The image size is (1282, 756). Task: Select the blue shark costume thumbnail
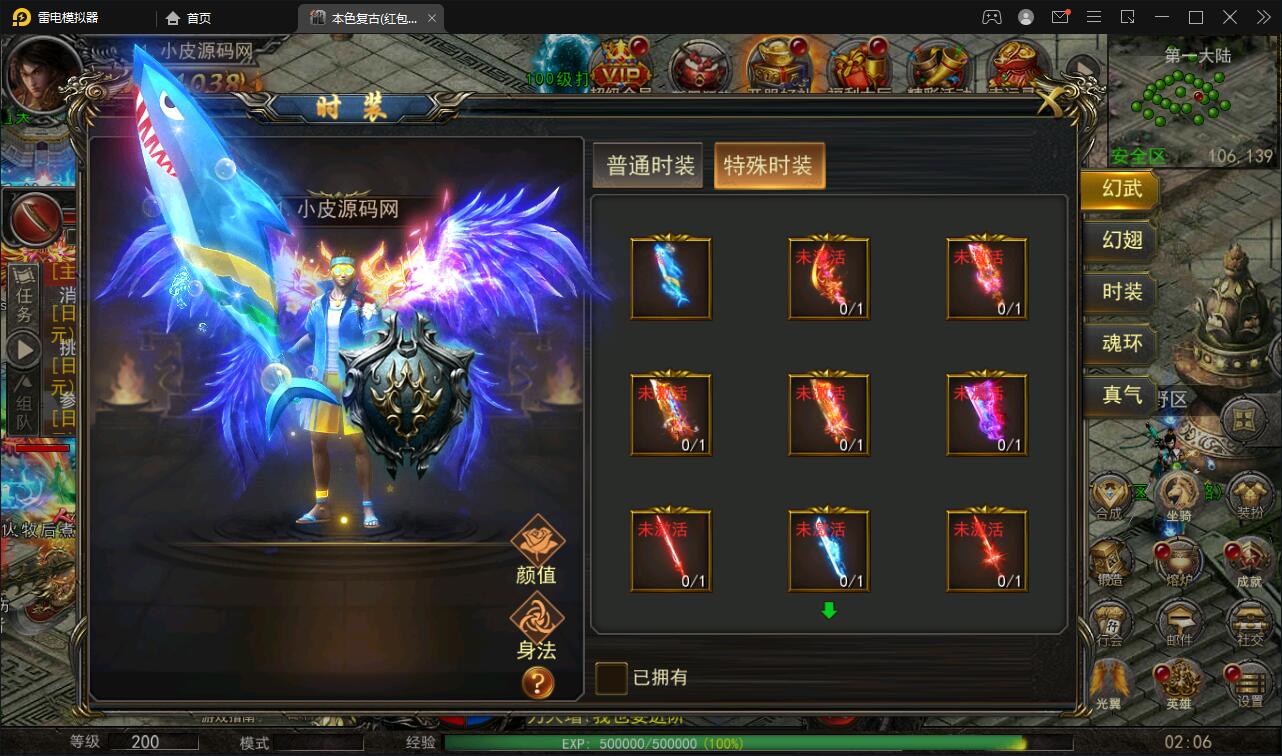point(670,277)
